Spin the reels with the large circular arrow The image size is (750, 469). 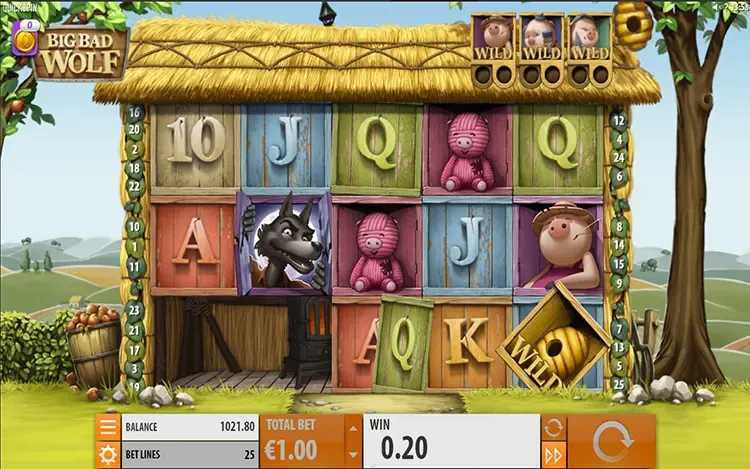point(613,441)
